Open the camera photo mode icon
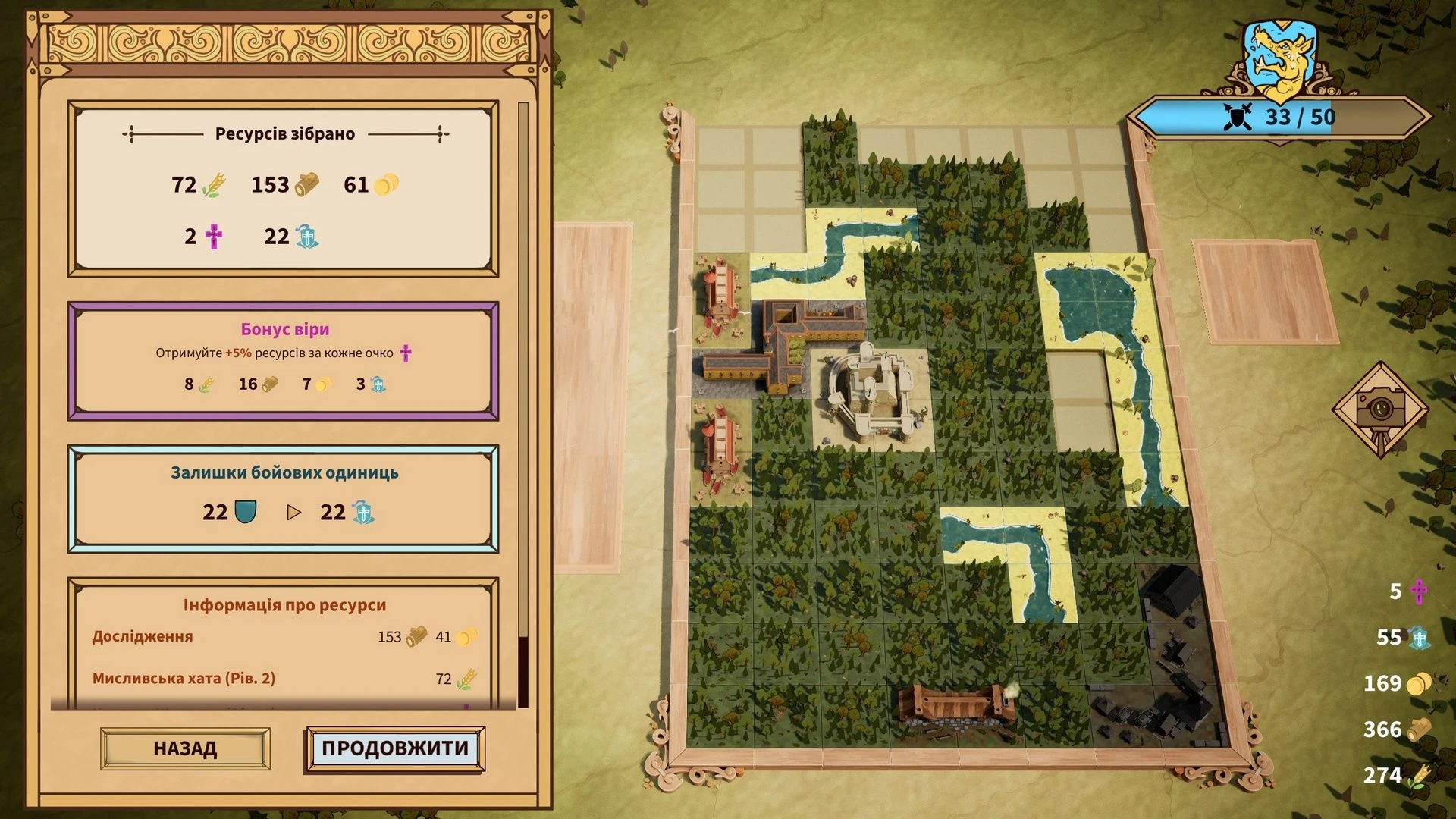The width and height of the screenshot is (1456, 819). (x=1380, y=409)
